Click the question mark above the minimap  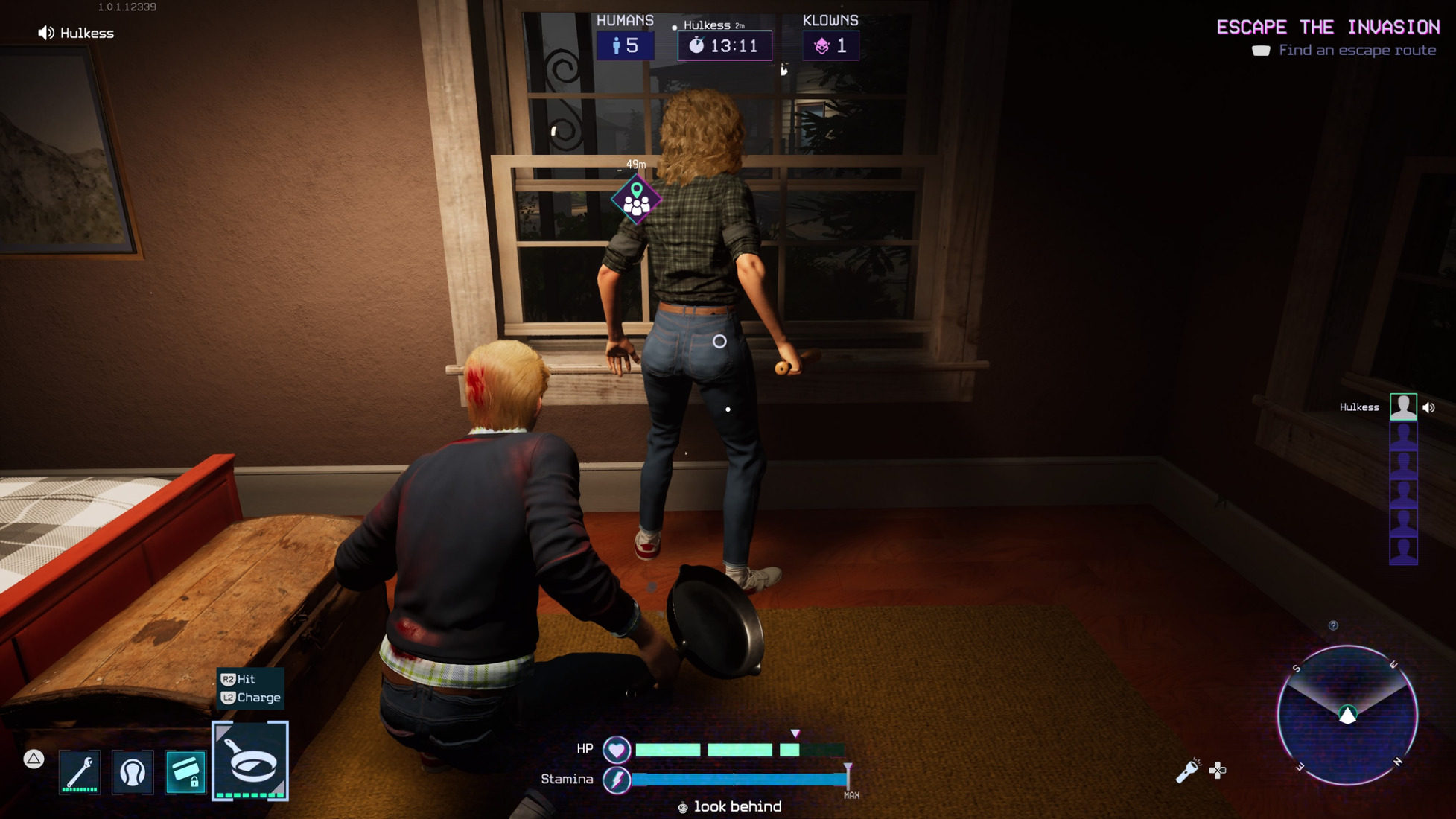[1333, 625]
